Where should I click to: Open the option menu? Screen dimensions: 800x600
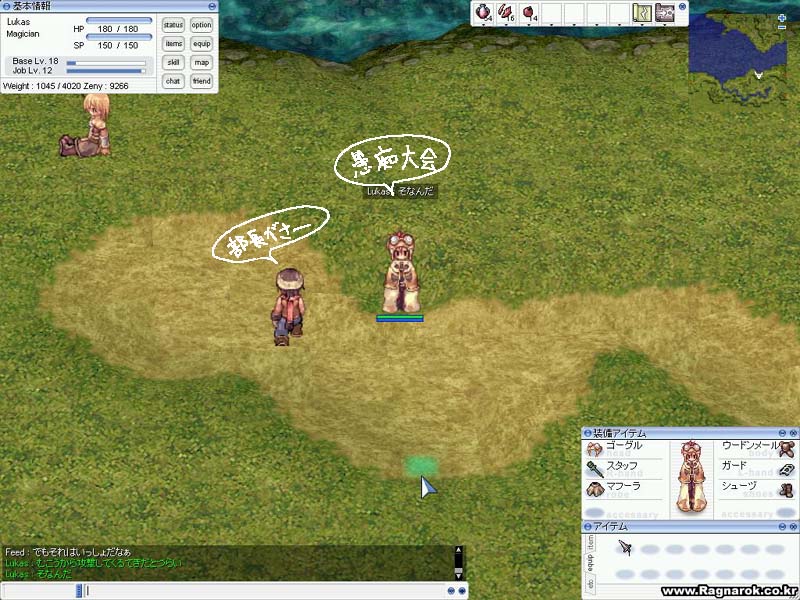[202, 25]
